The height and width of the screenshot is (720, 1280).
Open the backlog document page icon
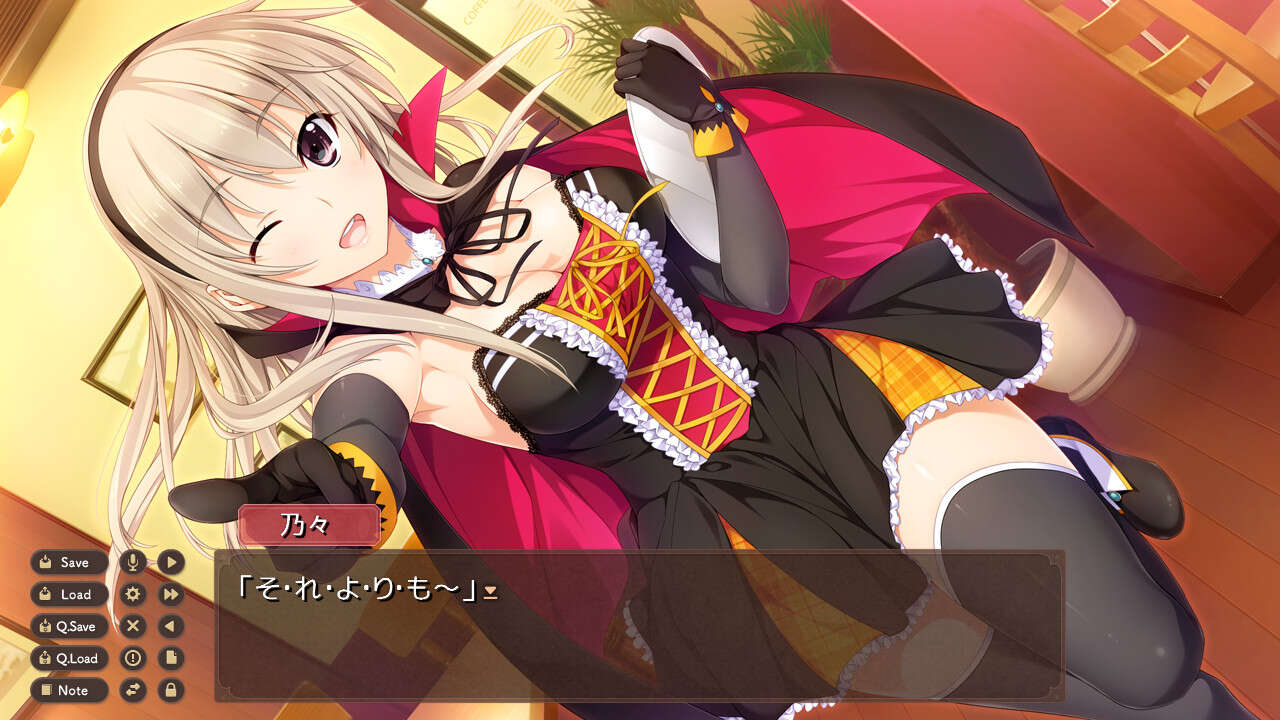[x=171, y=658]
